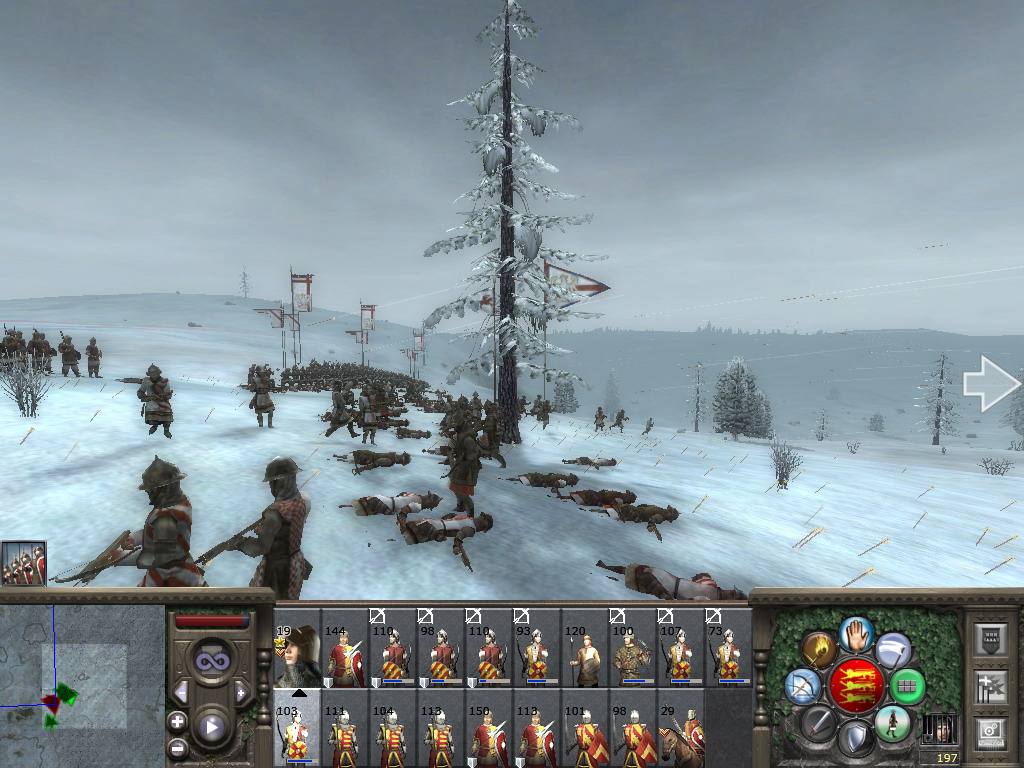1024x768 pixels.
Task: Click the battle minimap
Action: (82, 685)
